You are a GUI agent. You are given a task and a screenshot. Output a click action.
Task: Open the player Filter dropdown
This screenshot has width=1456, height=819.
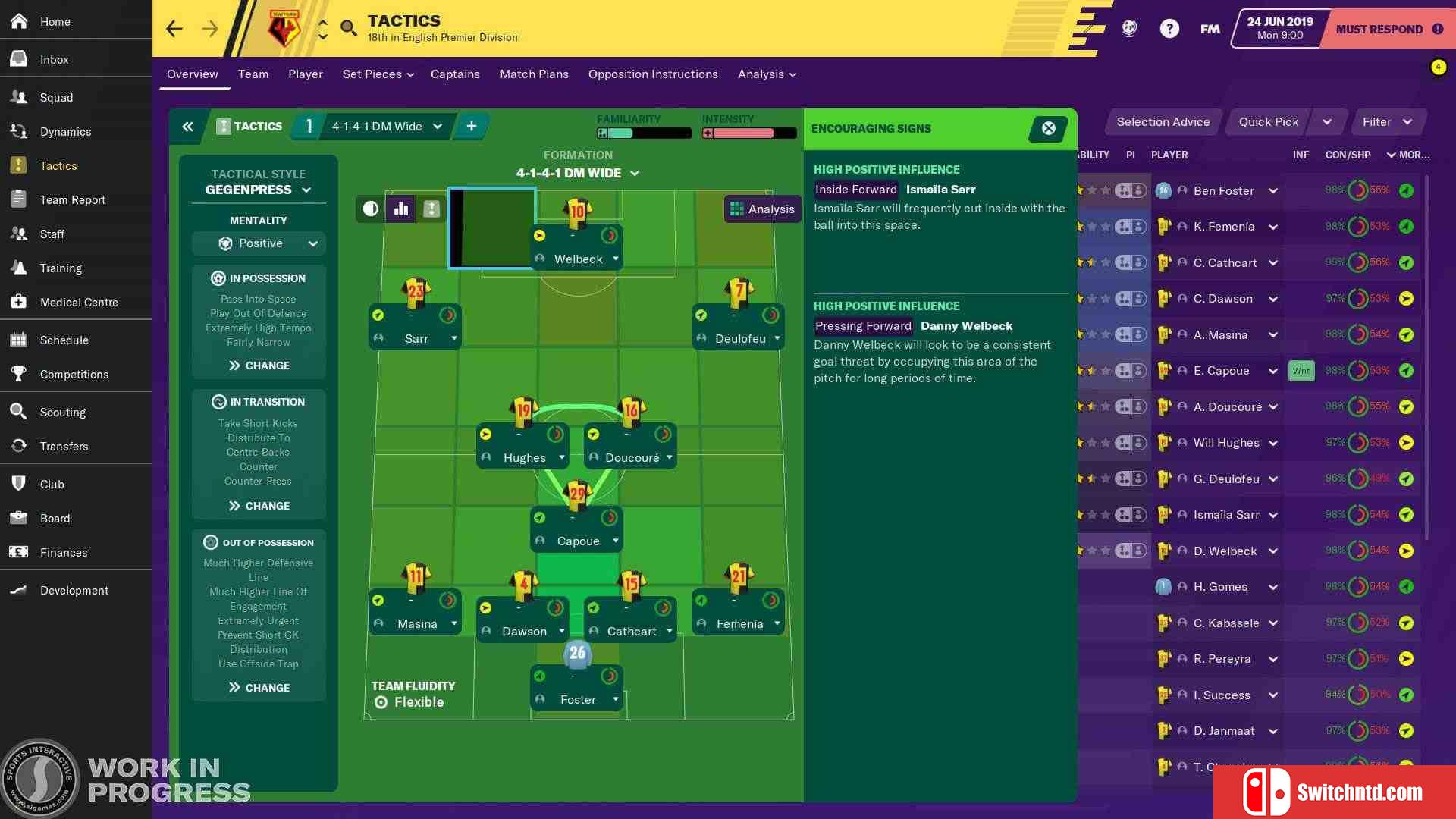pyautogui.click(x=1387, y=122)
